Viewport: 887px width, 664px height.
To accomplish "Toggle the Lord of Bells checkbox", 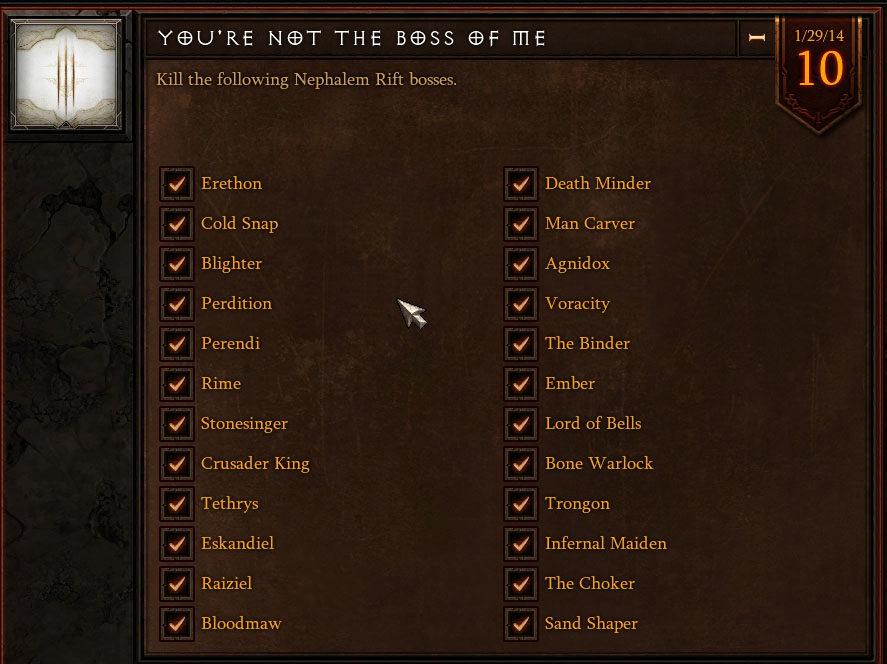I will 521,424.
